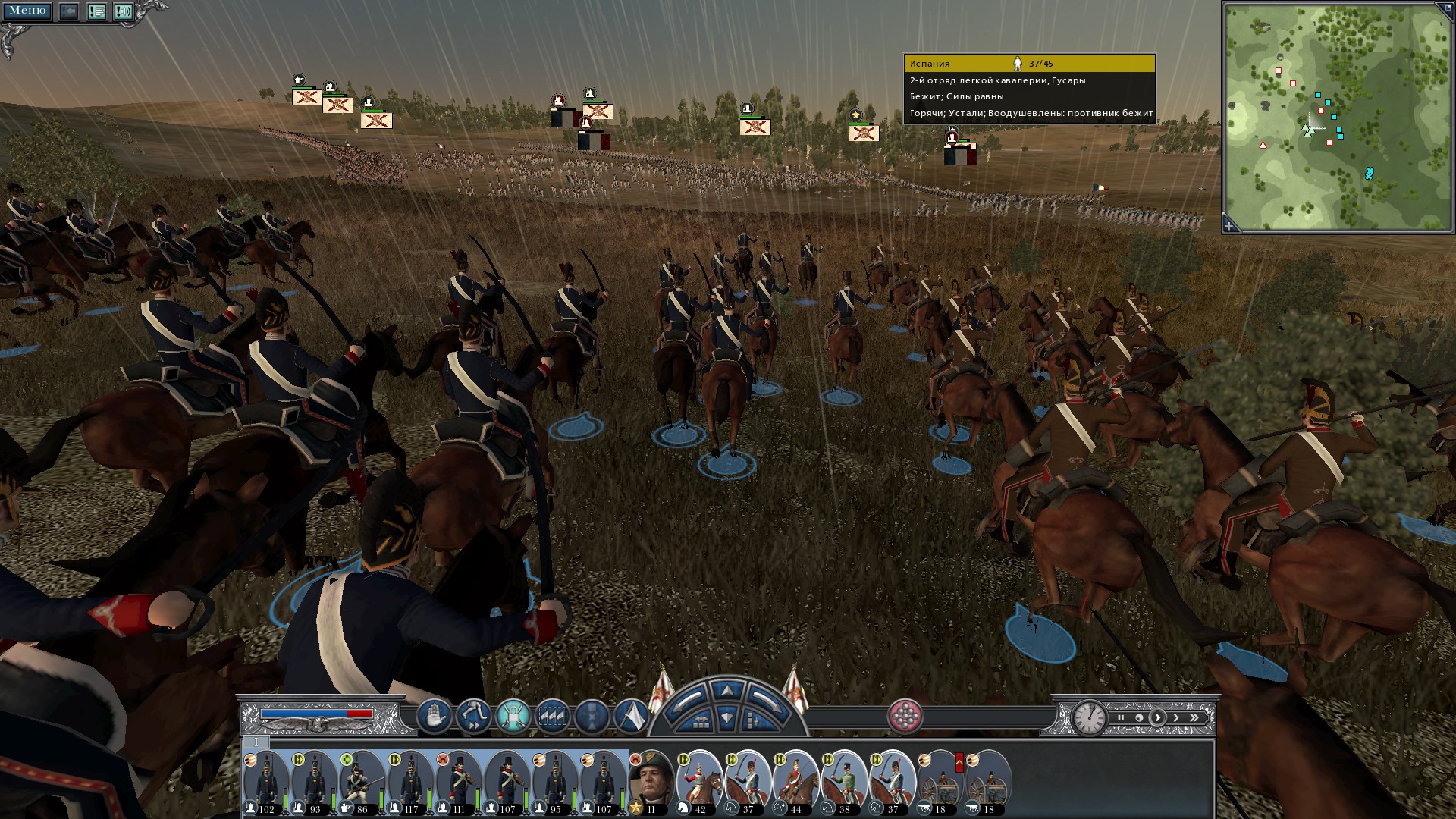Select the skirmisher unit card with 86 men
The image size is (1456, 819).
[x=362, y=781]
